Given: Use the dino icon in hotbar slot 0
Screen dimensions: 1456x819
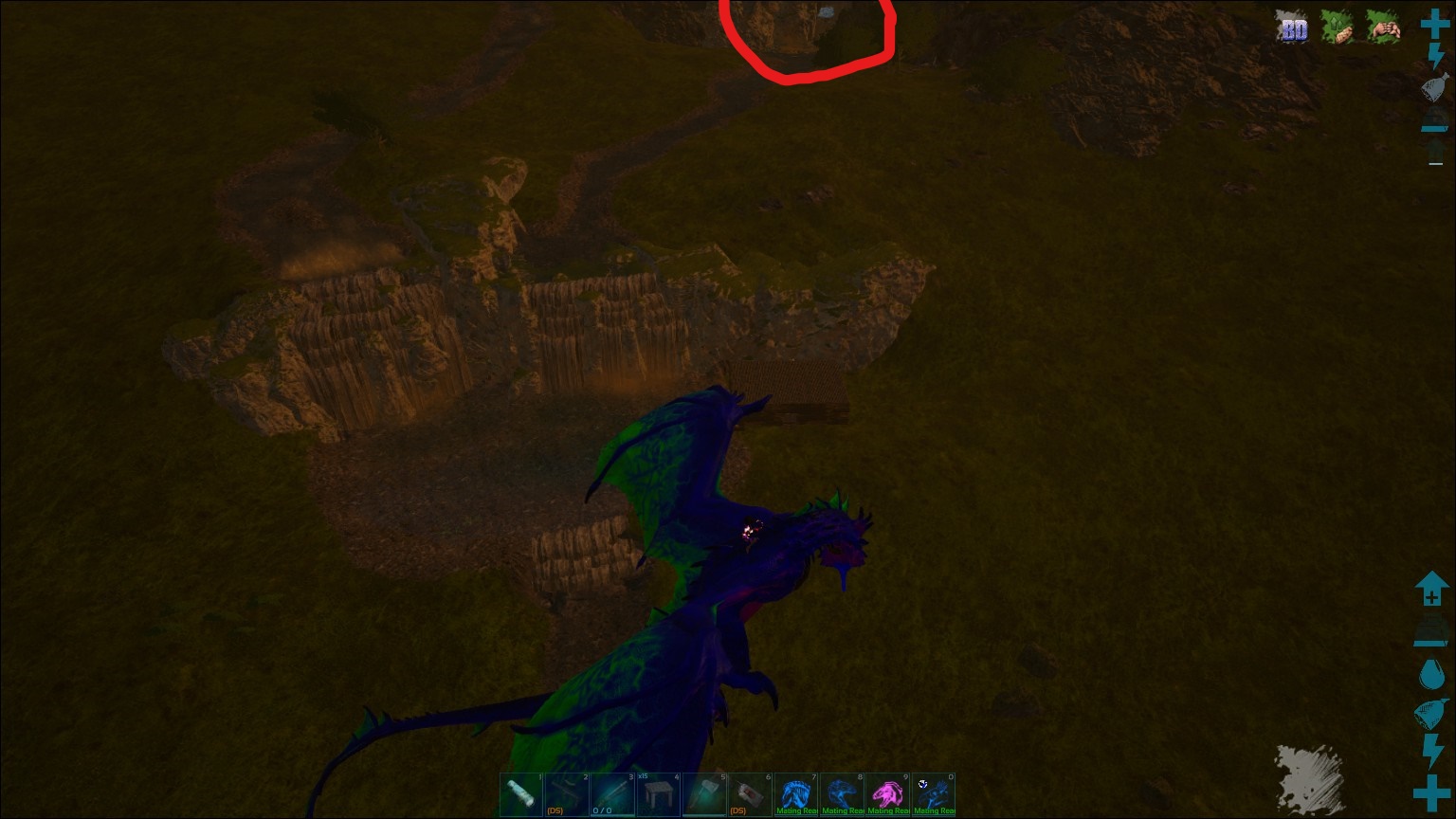Looking at the screenshot, I should (932, 794).
